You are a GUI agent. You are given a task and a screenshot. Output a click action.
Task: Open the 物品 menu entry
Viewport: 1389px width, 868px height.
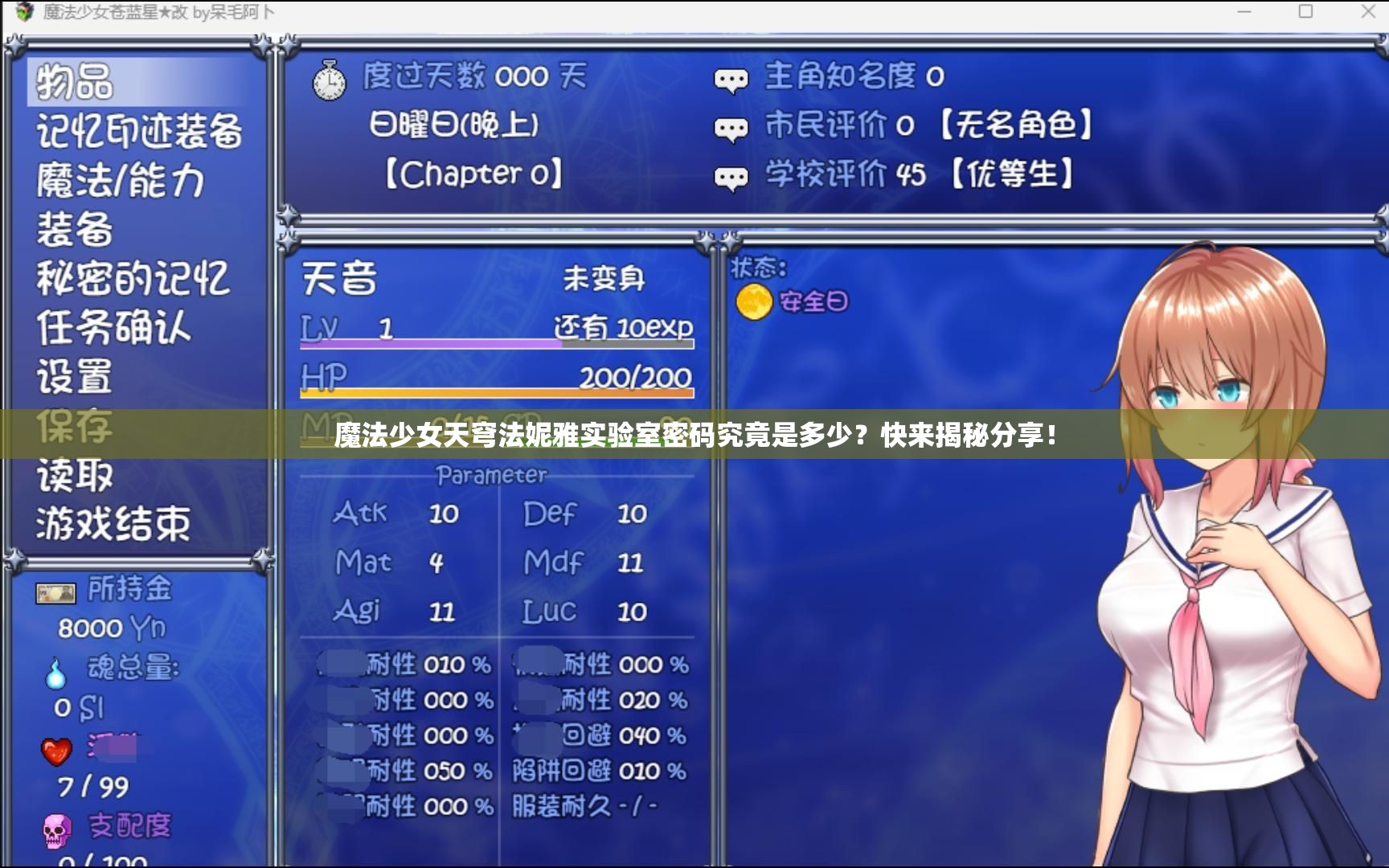tap(72, 83)
